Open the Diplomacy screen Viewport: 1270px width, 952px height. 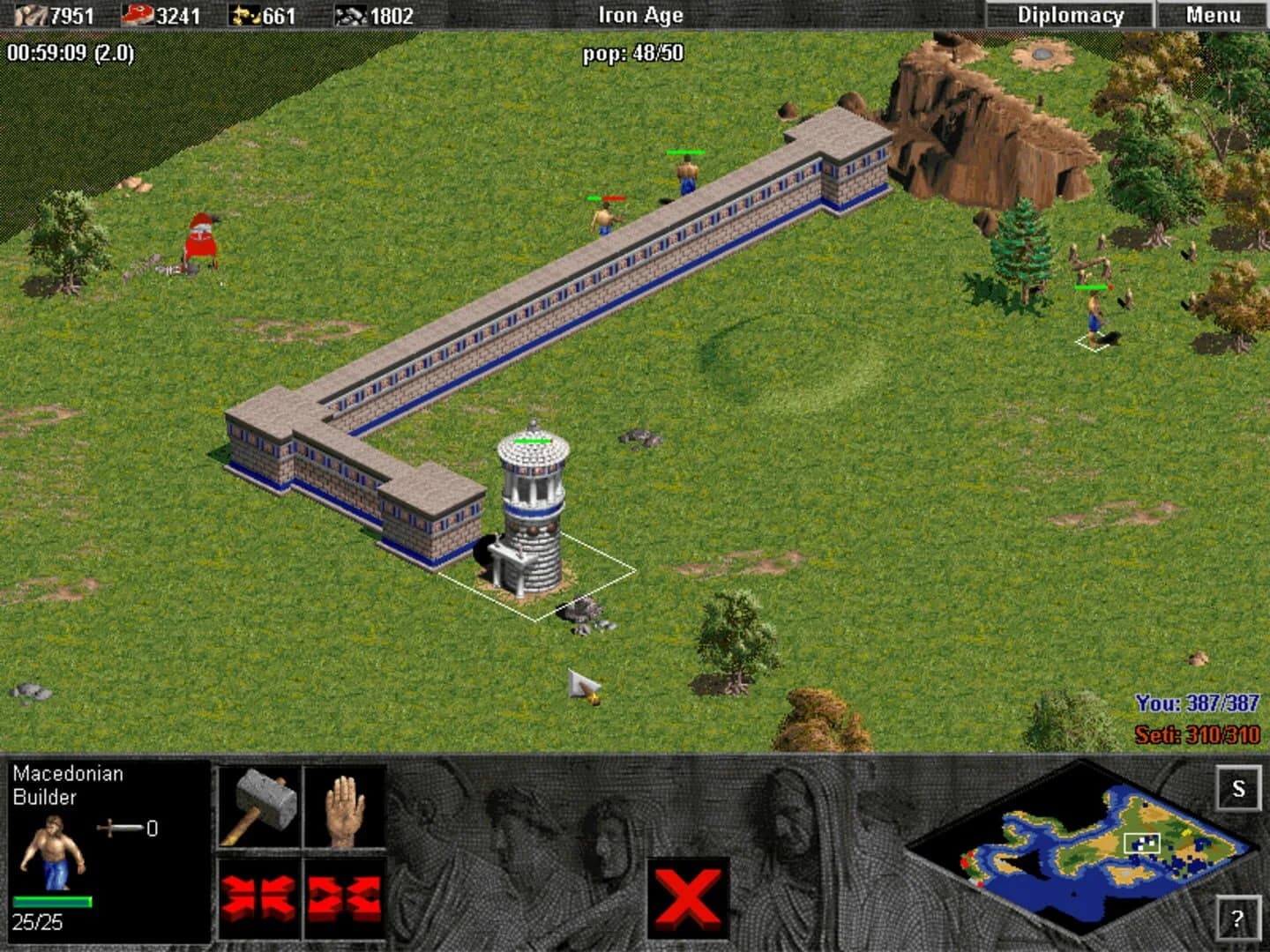point(1070,14)
